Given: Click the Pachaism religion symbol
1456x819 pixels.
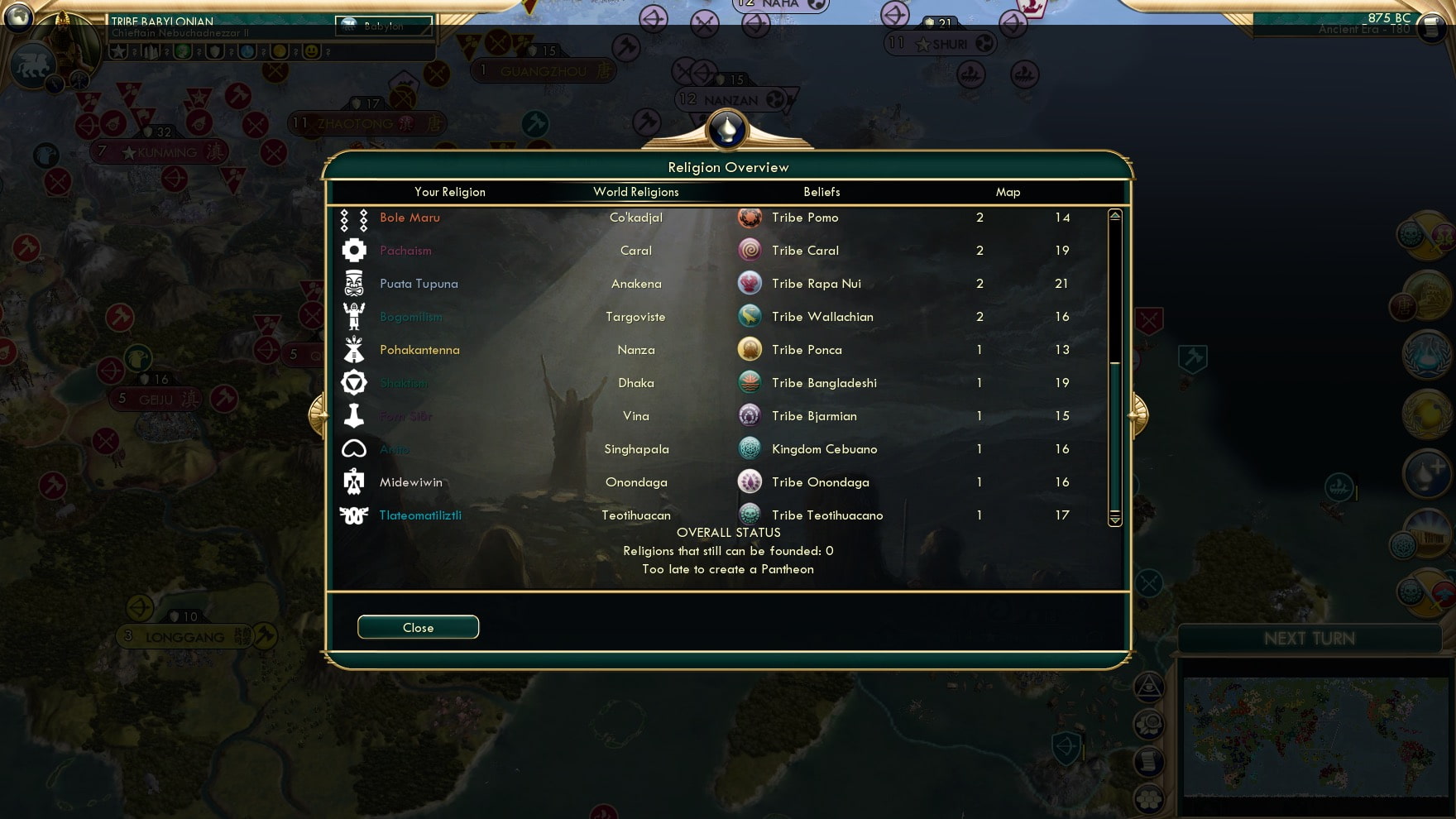Looking at the screenshot, I should 354,250.
